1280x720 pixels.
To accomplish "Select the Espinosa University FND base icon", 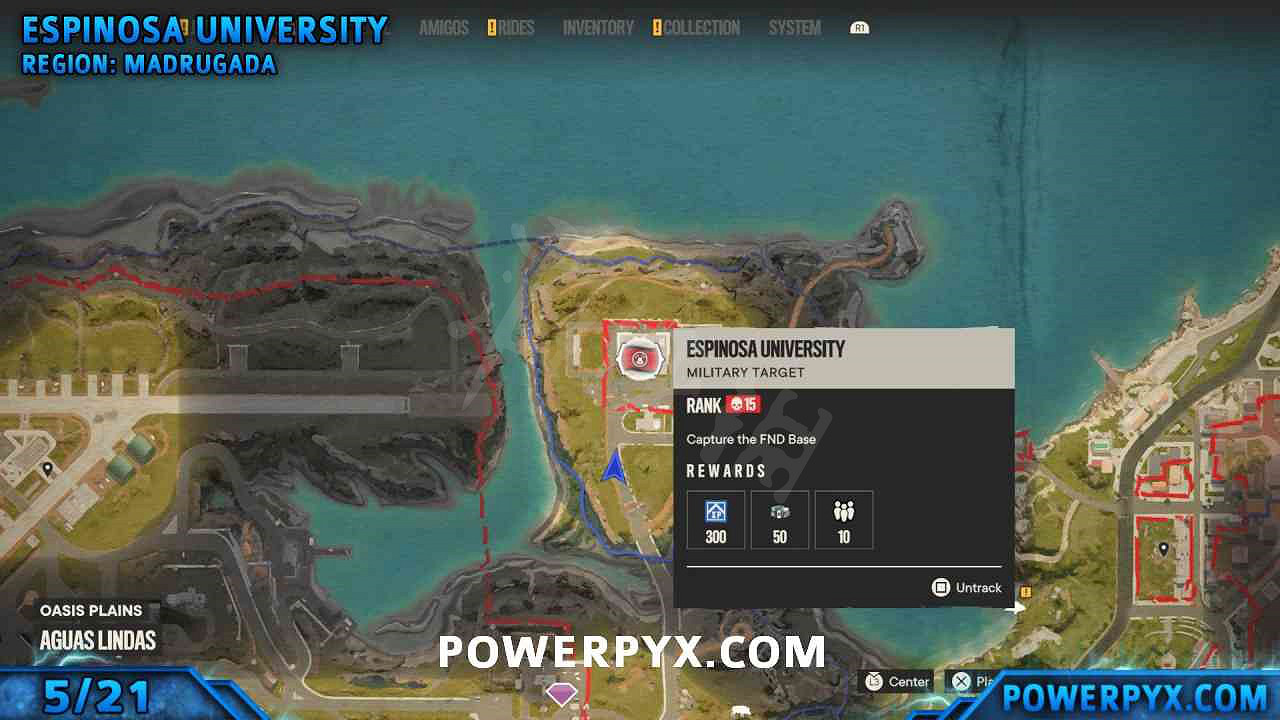I will (x=640, y=358).
